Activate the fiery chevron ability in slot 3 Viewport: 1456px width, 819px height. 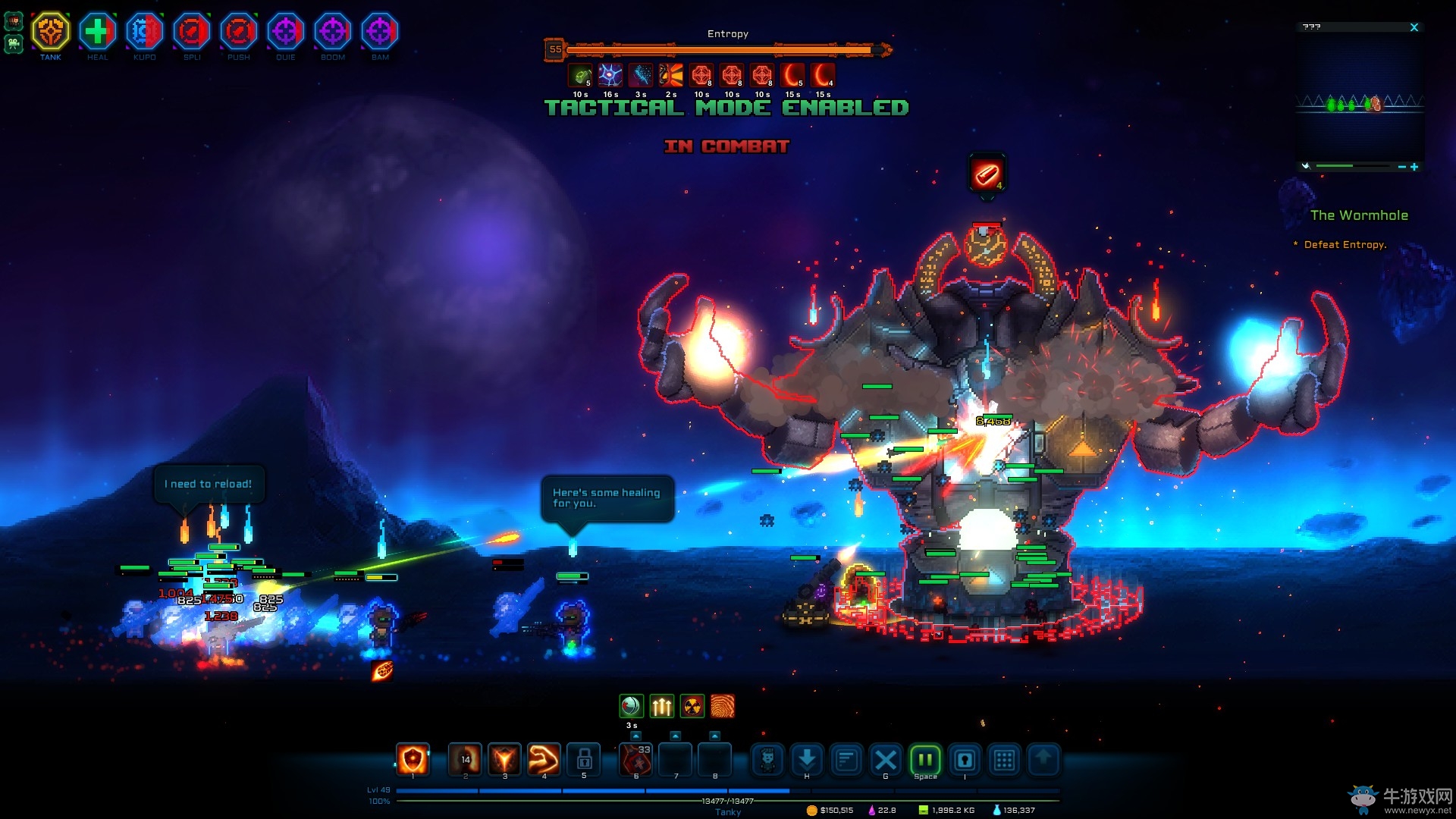click(504, 759)
